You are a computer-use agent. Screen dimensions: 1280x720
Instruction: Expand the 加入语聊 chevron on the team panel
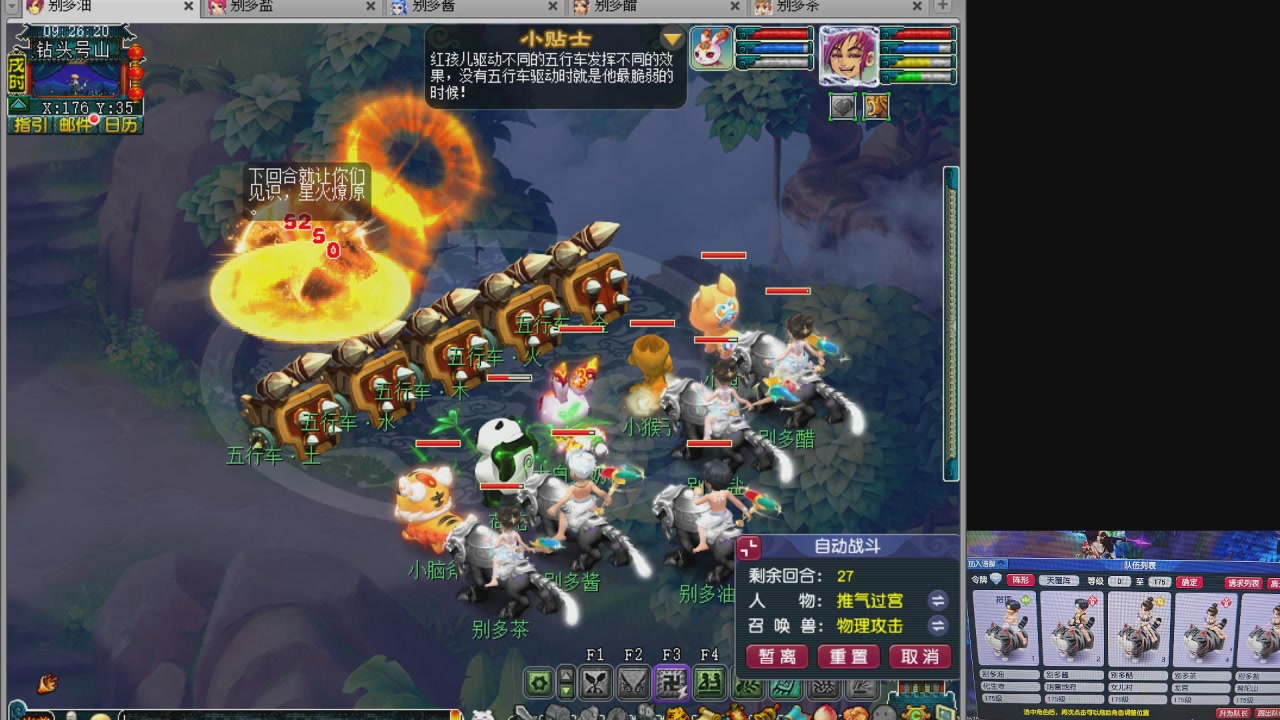coord(1001,564)
